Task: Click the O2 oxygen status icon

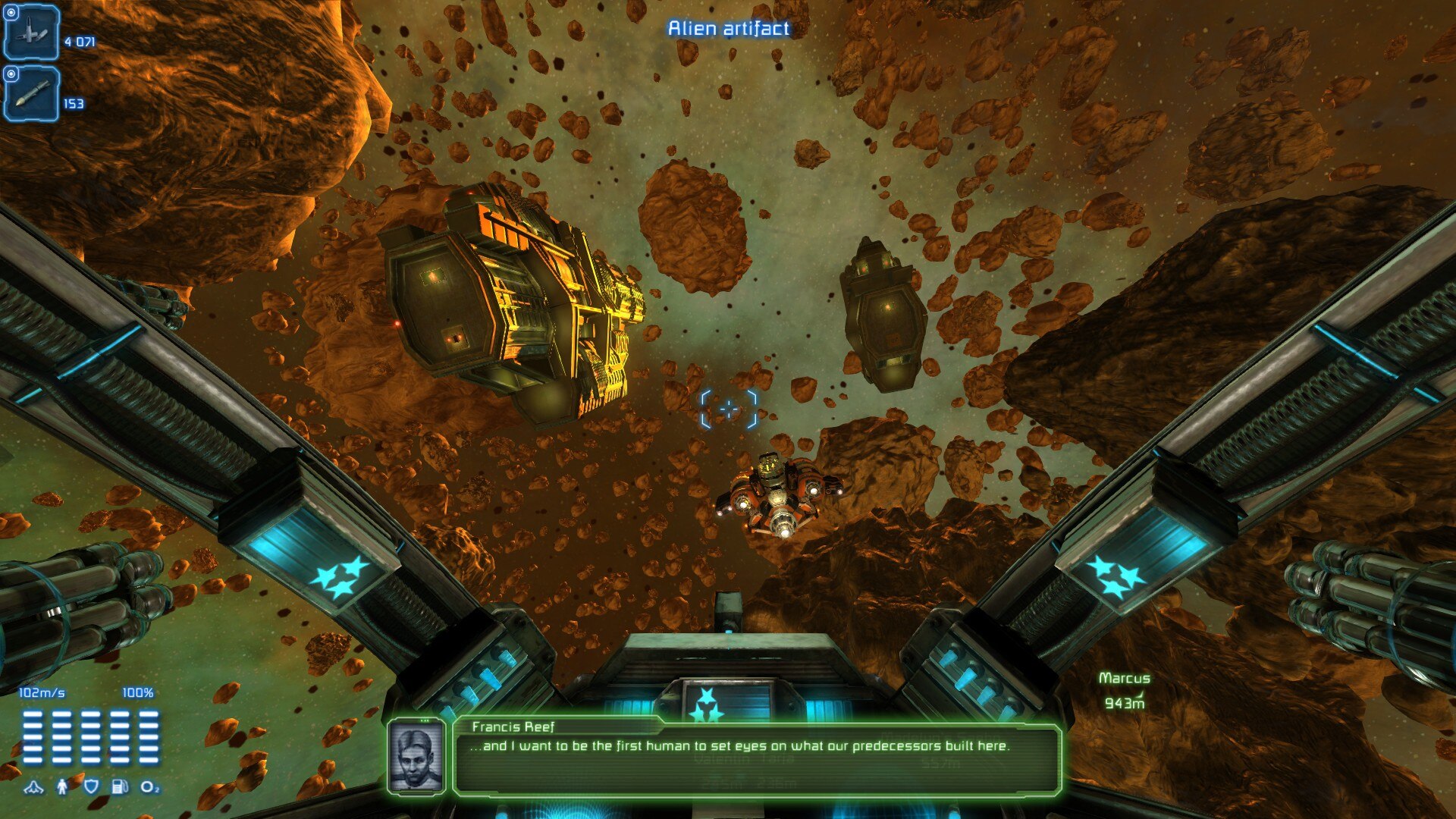Action: pyautogui.click(x=150, y=787)
